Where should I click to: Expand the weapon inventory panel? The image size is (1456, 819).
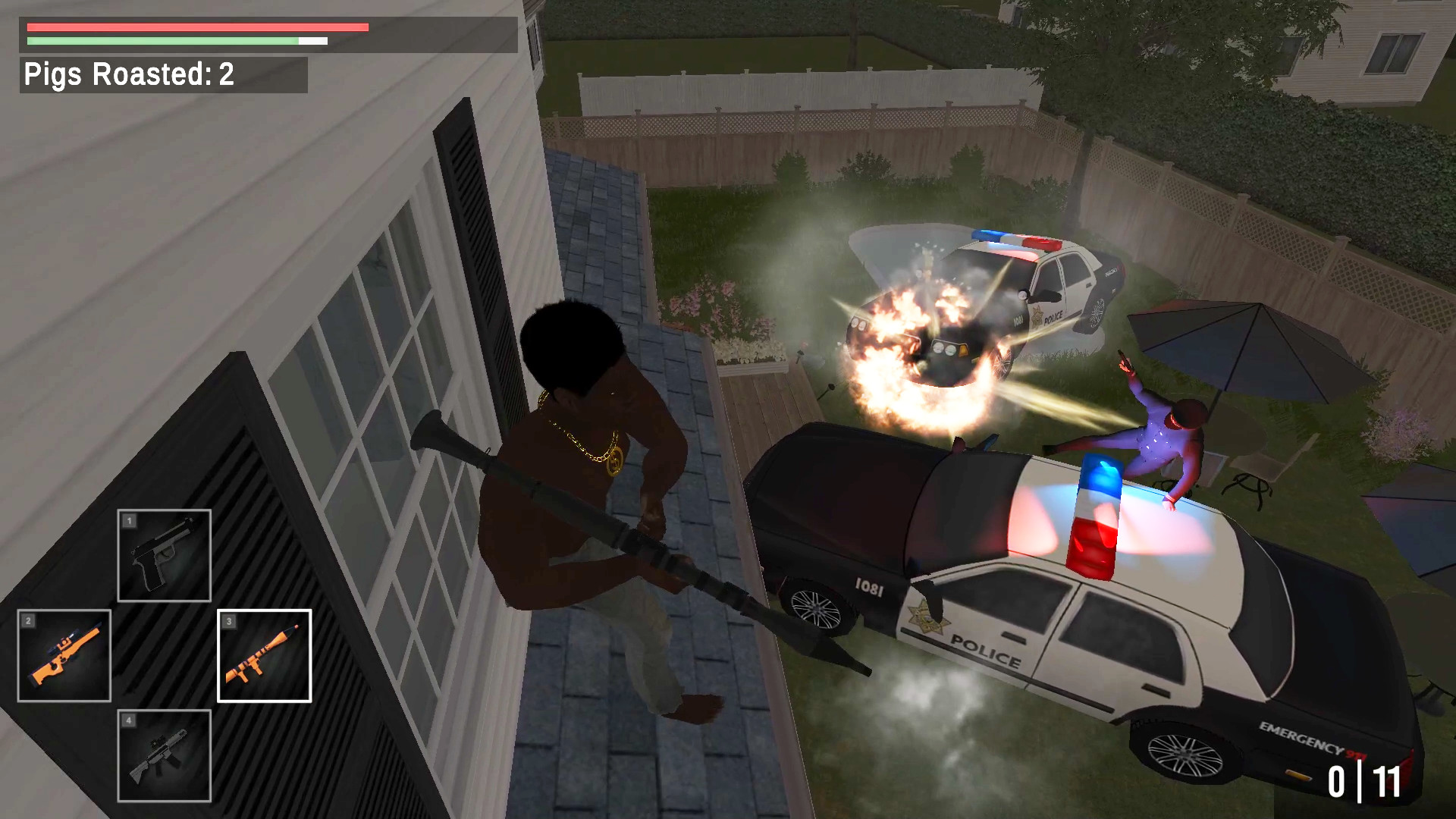coord(164,655)
